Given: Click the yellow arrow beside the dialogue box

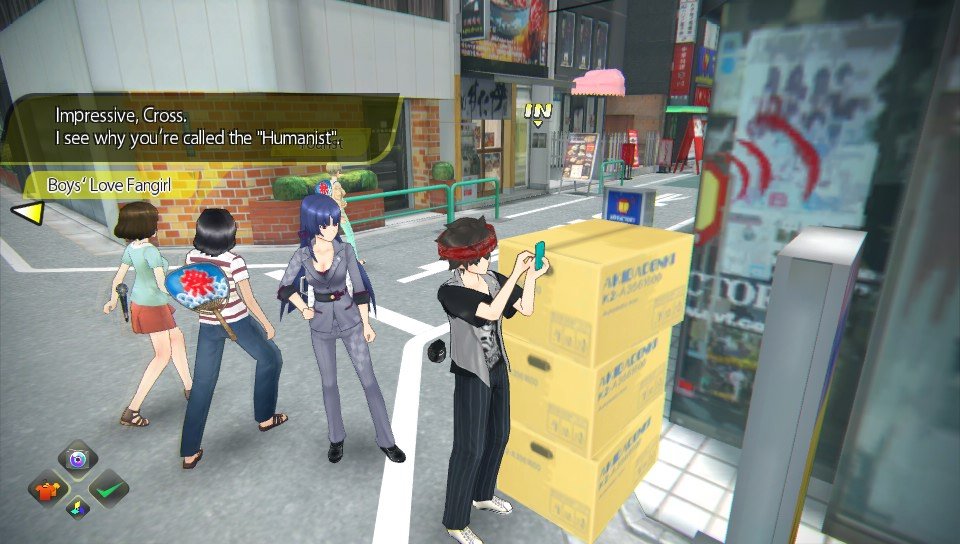Looking at the screenshot, I should [x=26, y=212].
